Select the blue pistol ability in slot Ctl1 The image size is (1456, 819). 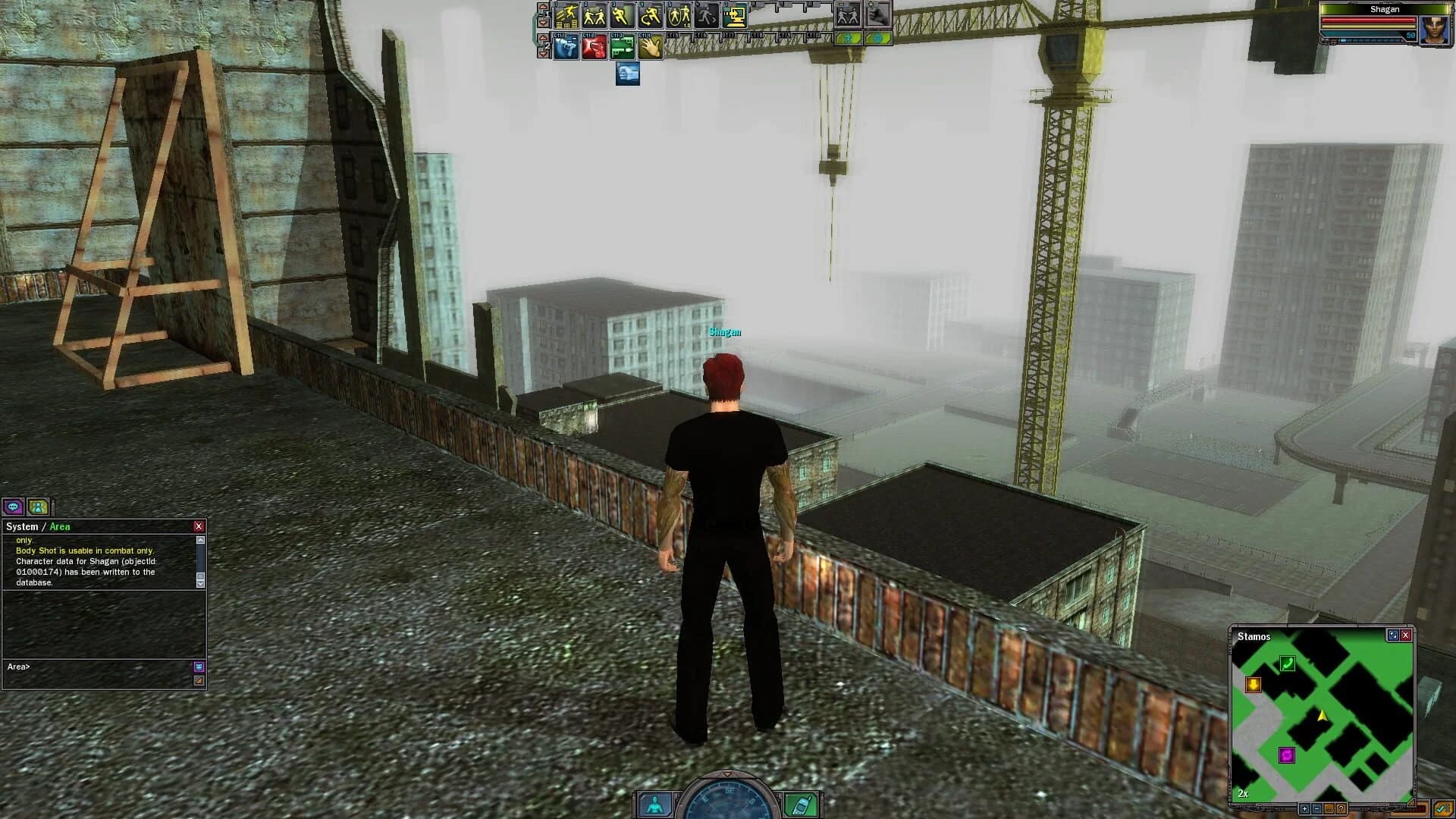pos(566,48)
